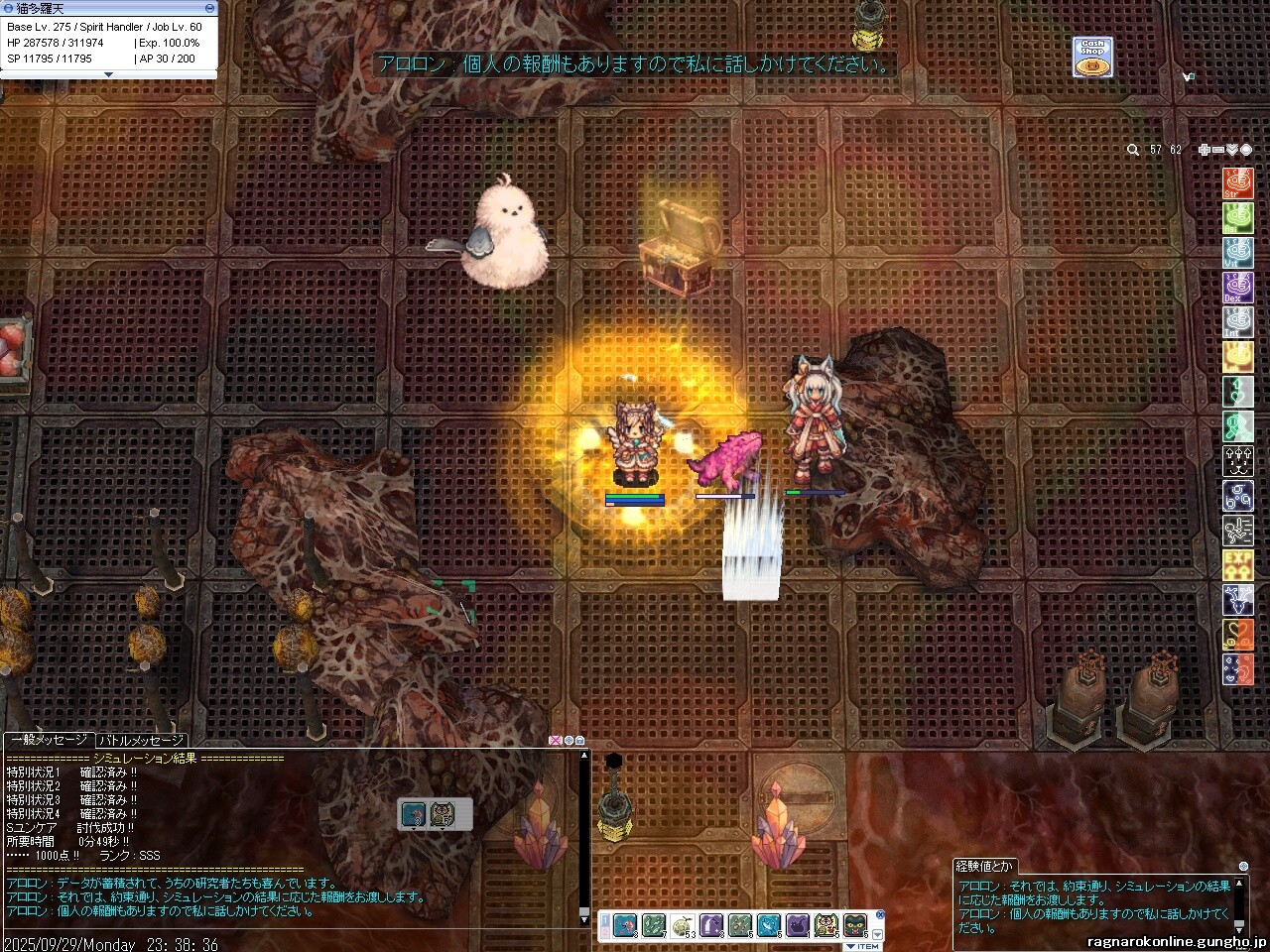Close the hotbar with its X button
The image size is (1270, 952).
click(x=879, y=914)
